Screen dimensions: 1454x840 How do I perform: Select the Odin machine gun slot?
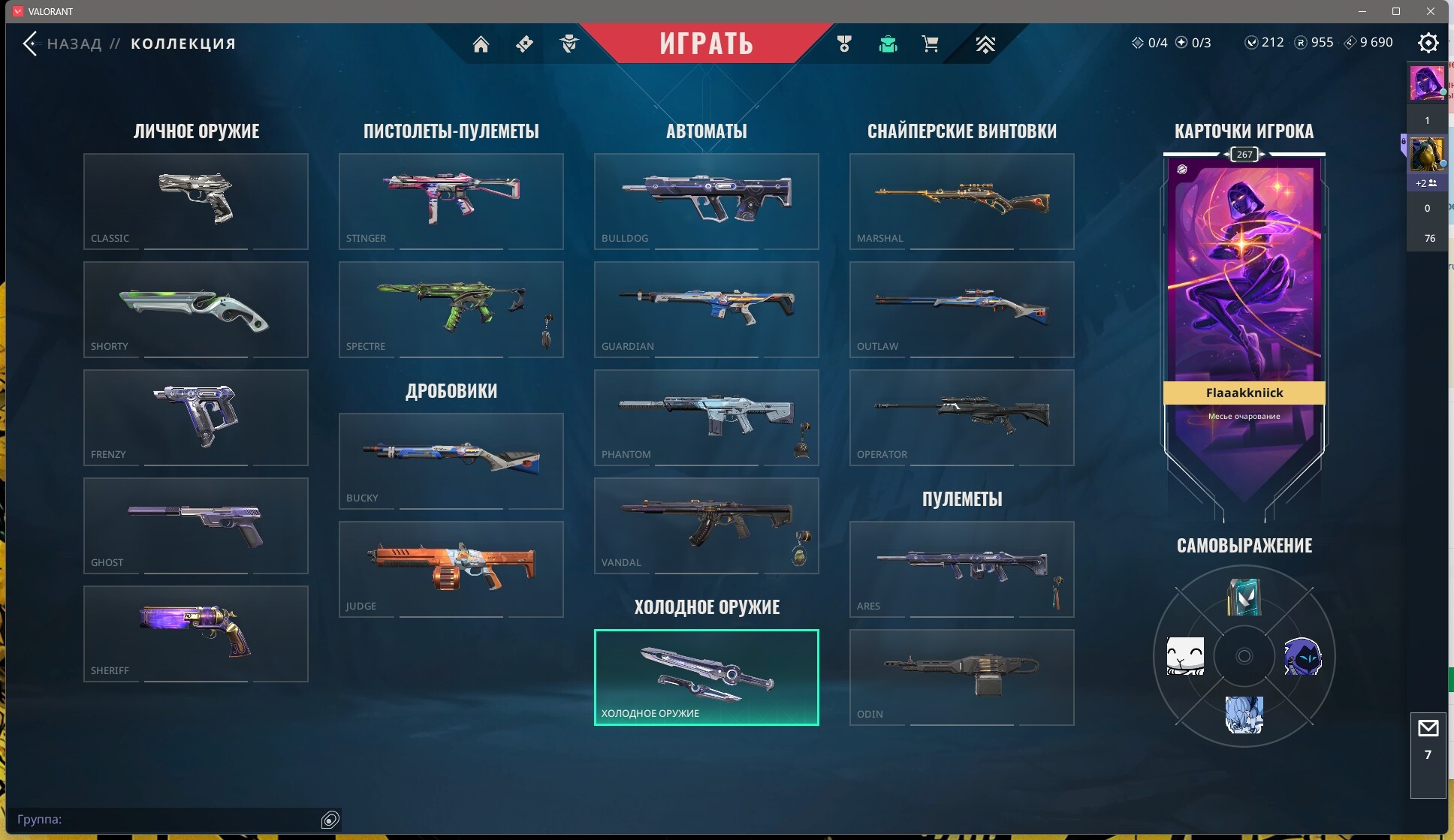(961, 677)
